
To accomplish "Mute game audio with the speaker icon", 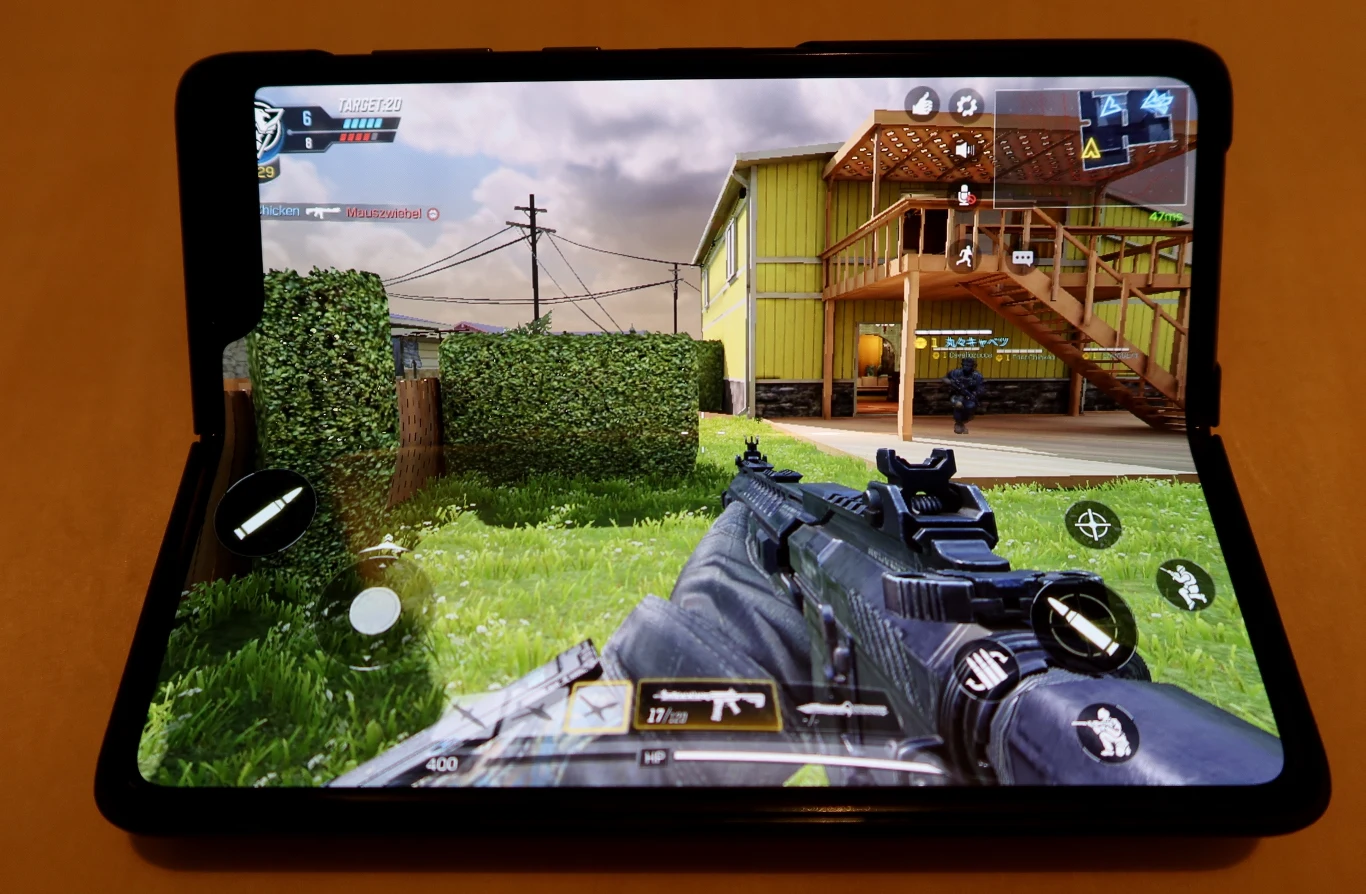I will tap(962, 150).
